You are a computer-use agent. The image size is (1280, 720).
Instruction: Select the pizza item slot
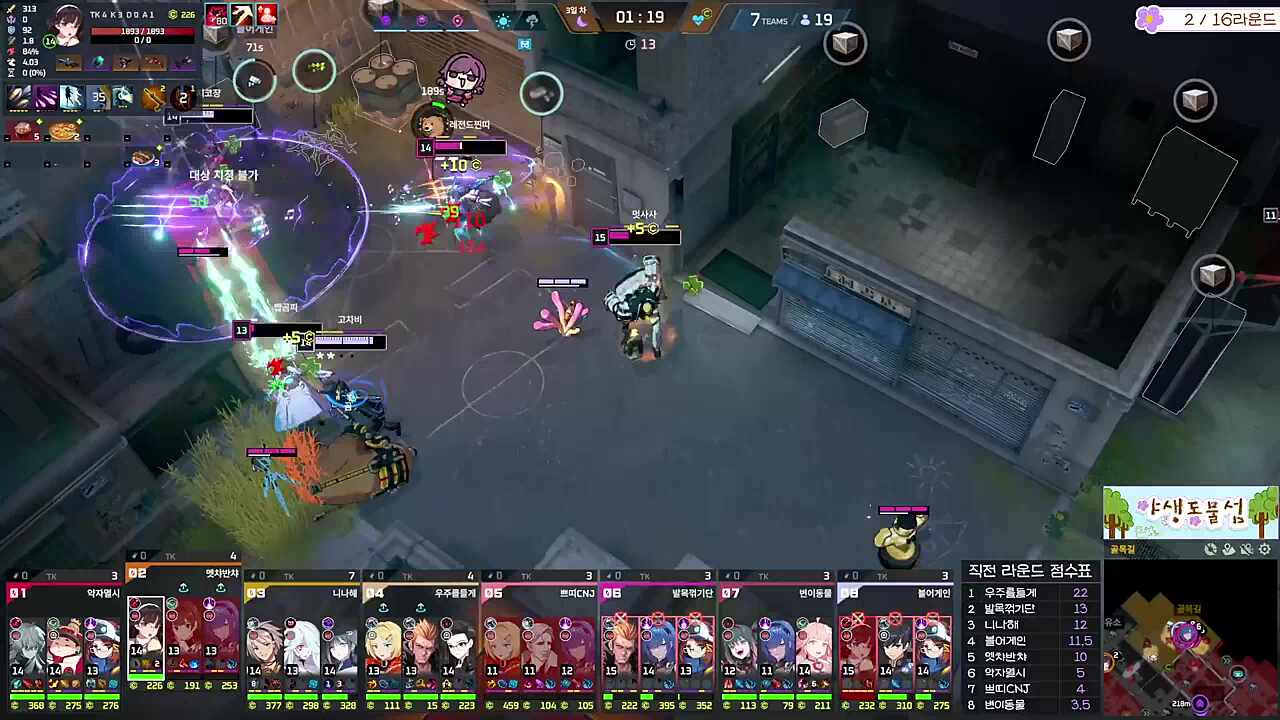(x=63, y=131)
